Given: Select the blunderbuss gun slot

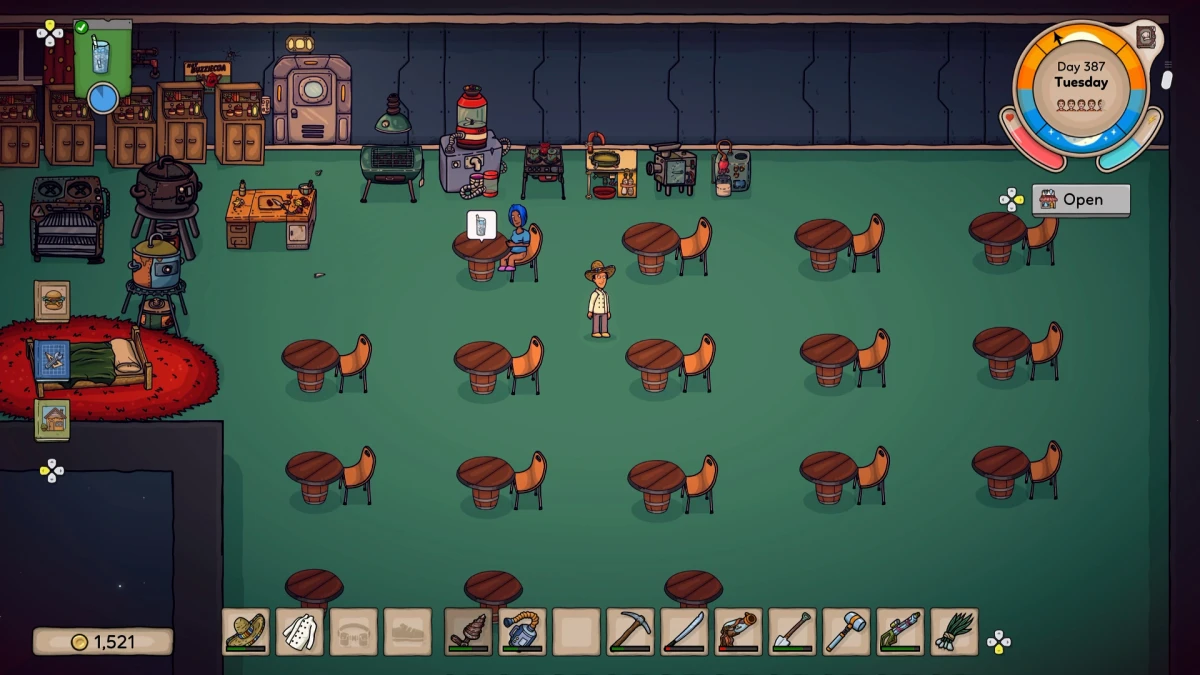Looking at the screenshot, I should pyautogui.click(x=738, y=632).
